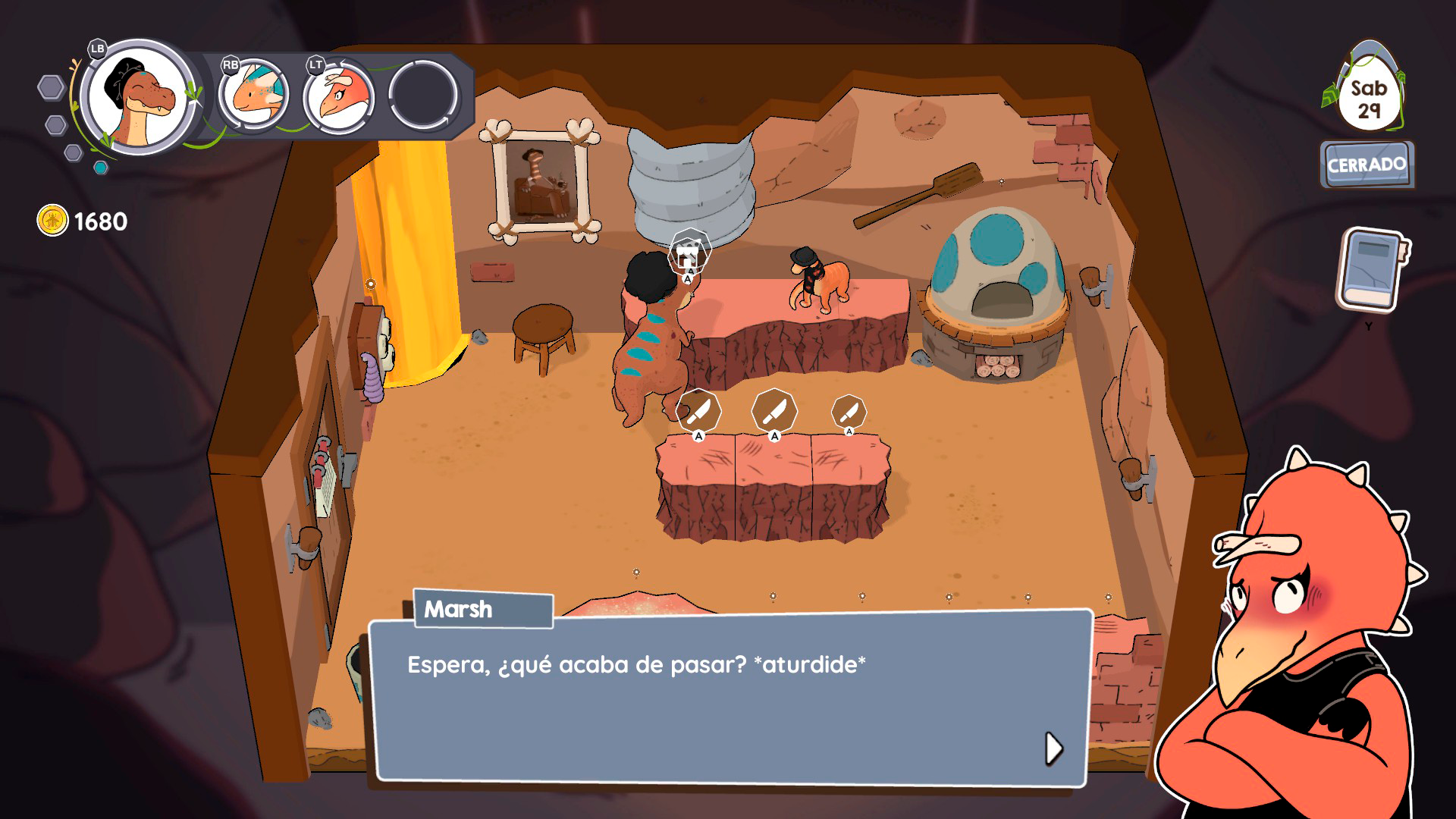Click the CERRADO shop sign
Screen dimensions: 1456x819
1367,162
